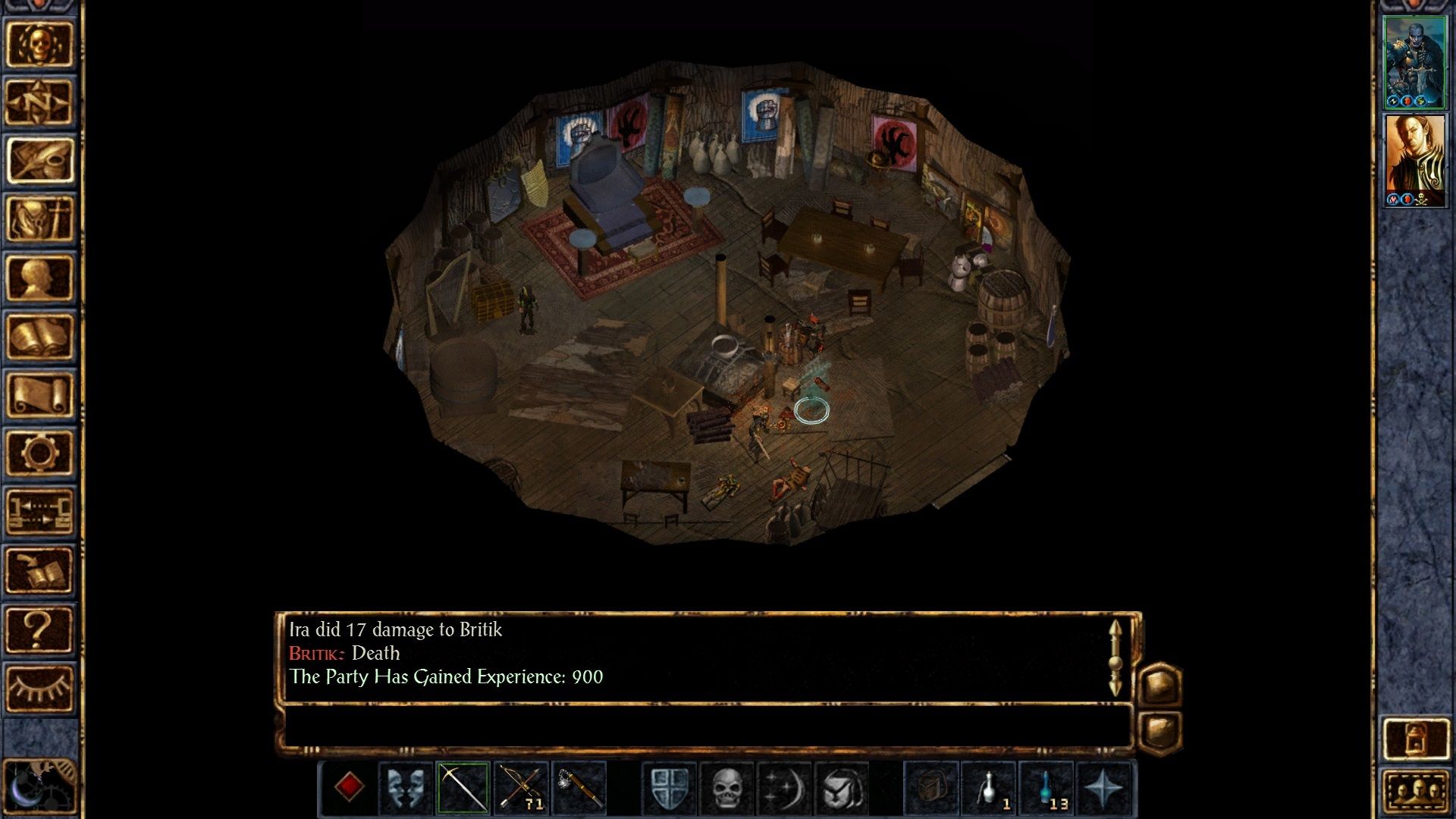Open the journal (quill and inkwell icon)
1456x819 pixels.
coord(39,161)
